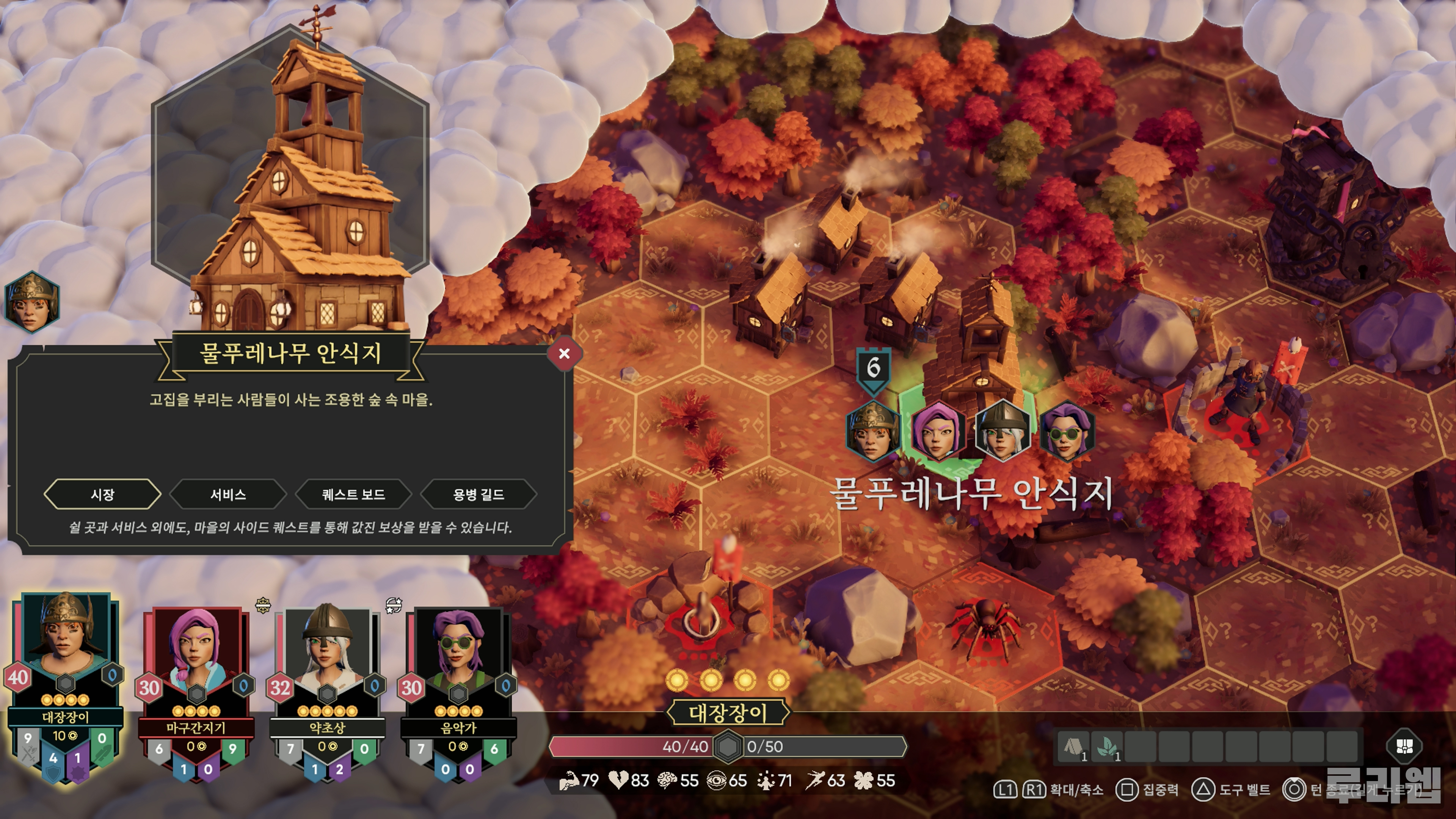This screenshot has height=819, width=1456.
Task: Open the inventory chest icon
Action: click(x=1404, y=746)
